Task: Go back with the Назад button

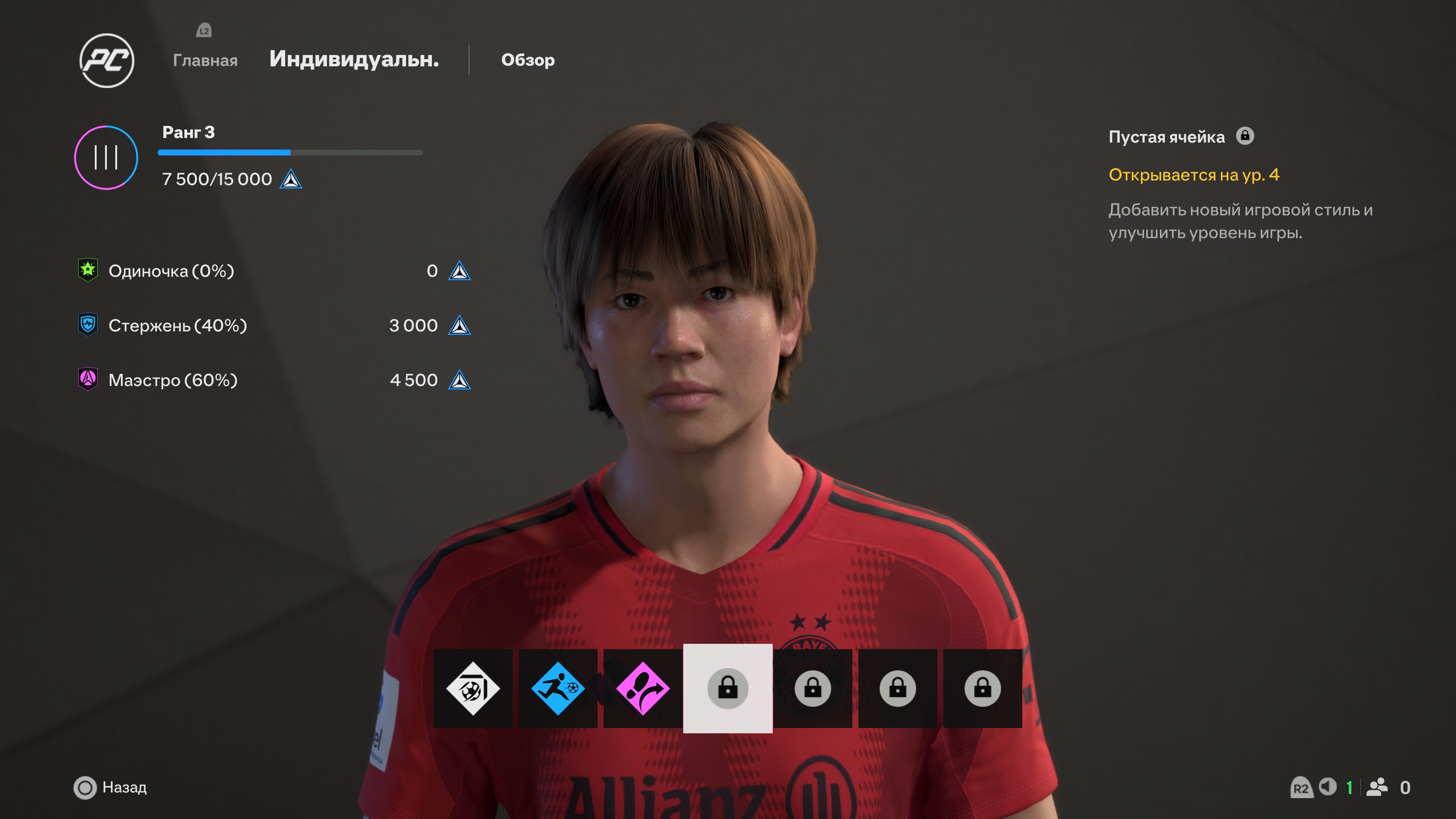Action: coord(111,788)
